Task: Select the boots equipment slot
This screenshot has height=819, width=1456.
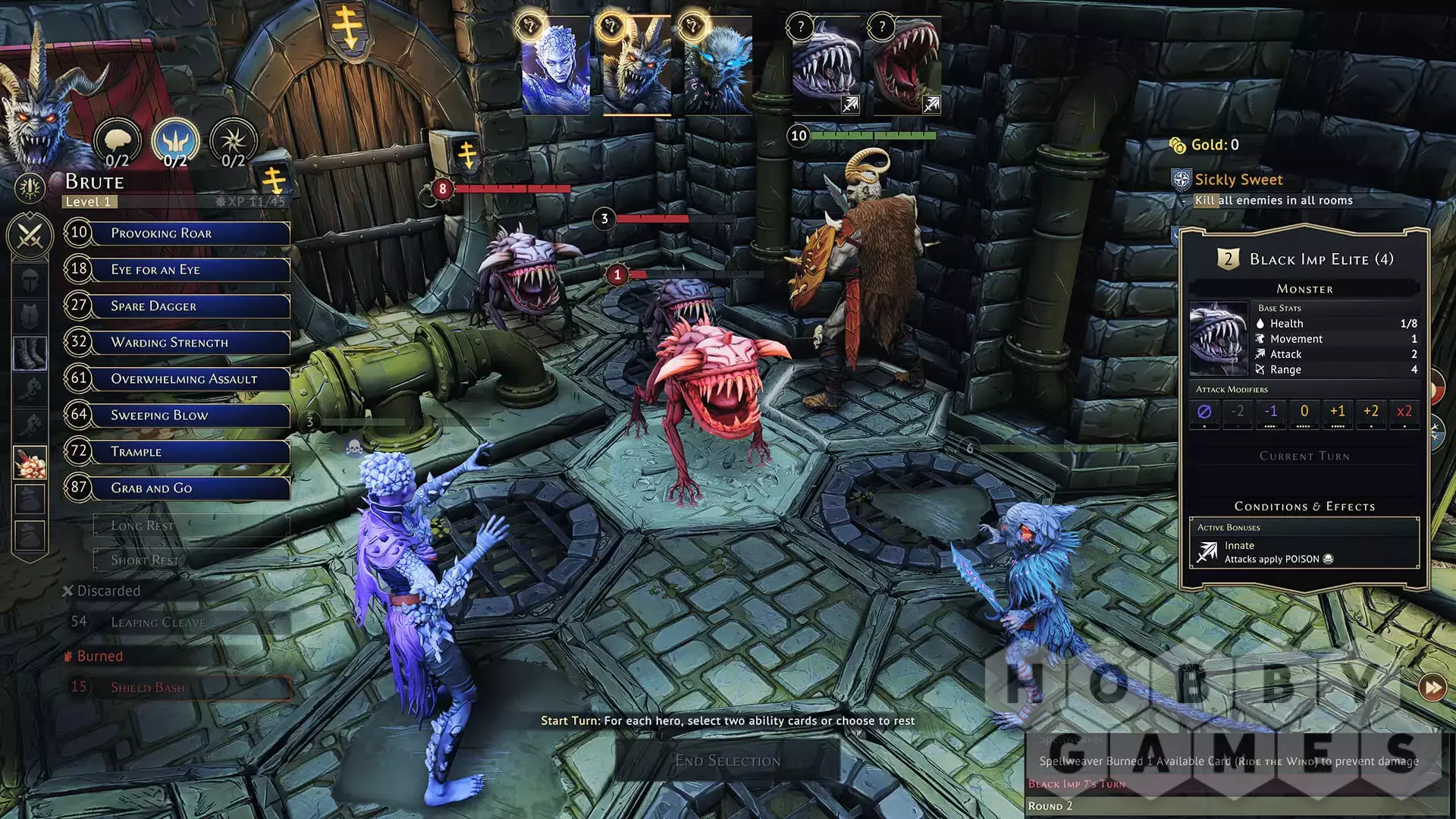Action: coord(30,353)
